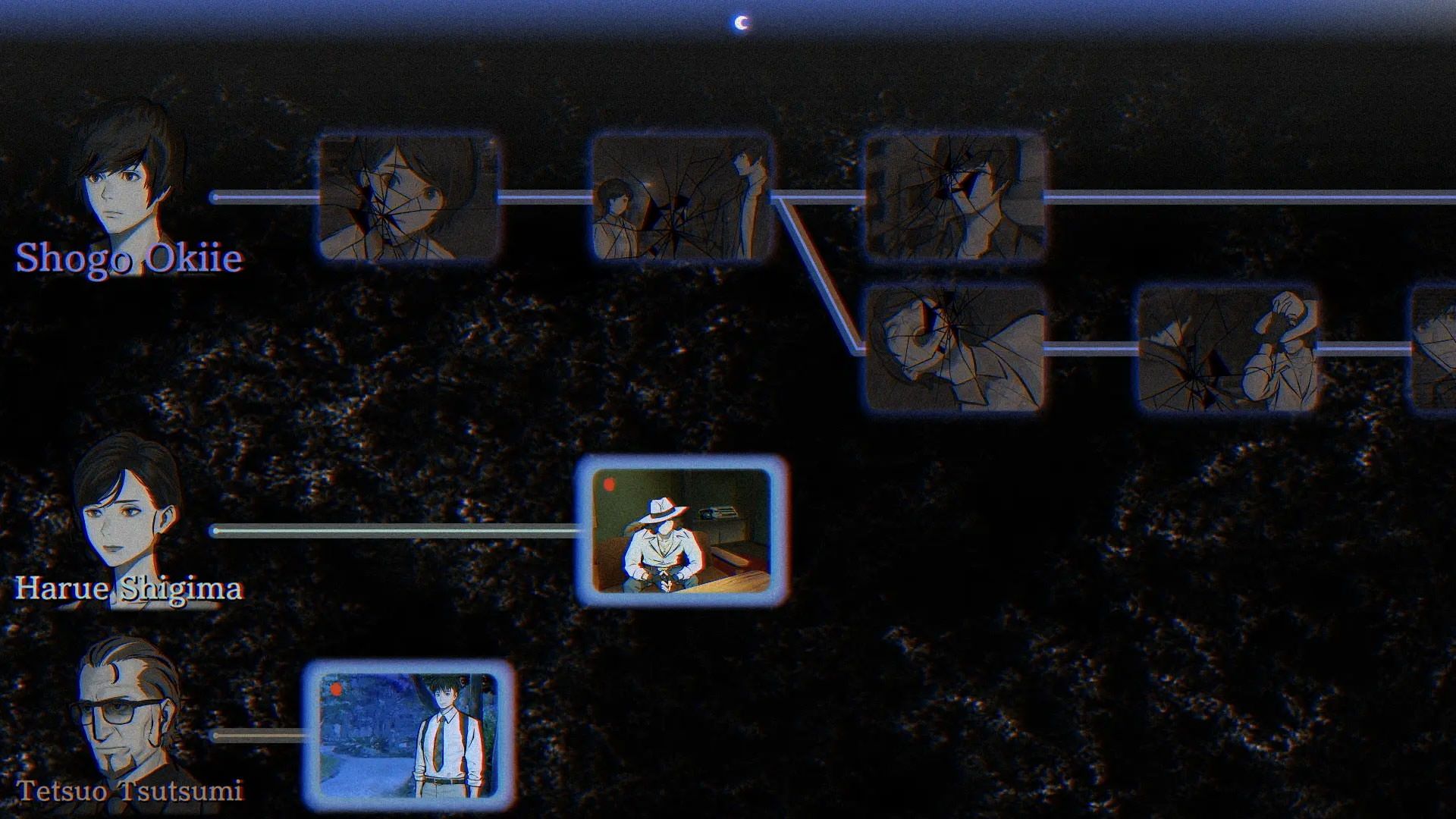Open Tetsuo Tsutsumi's scene of man in suspenders
The image size is (1456, 819).
point(408,736)
